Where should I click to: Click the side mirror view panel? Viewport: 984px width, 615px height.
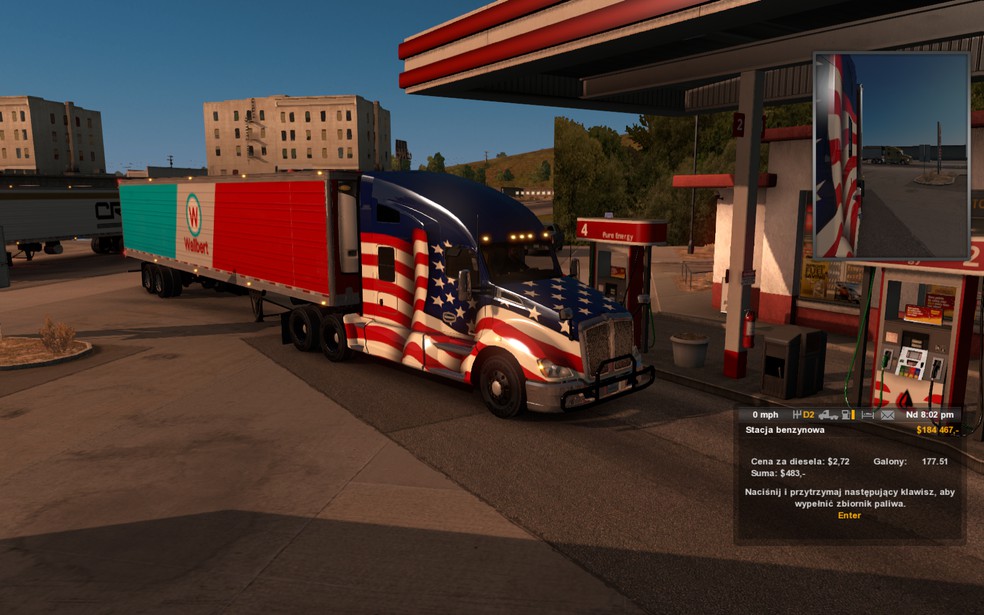pyautogui.click(x=891, y=156)
